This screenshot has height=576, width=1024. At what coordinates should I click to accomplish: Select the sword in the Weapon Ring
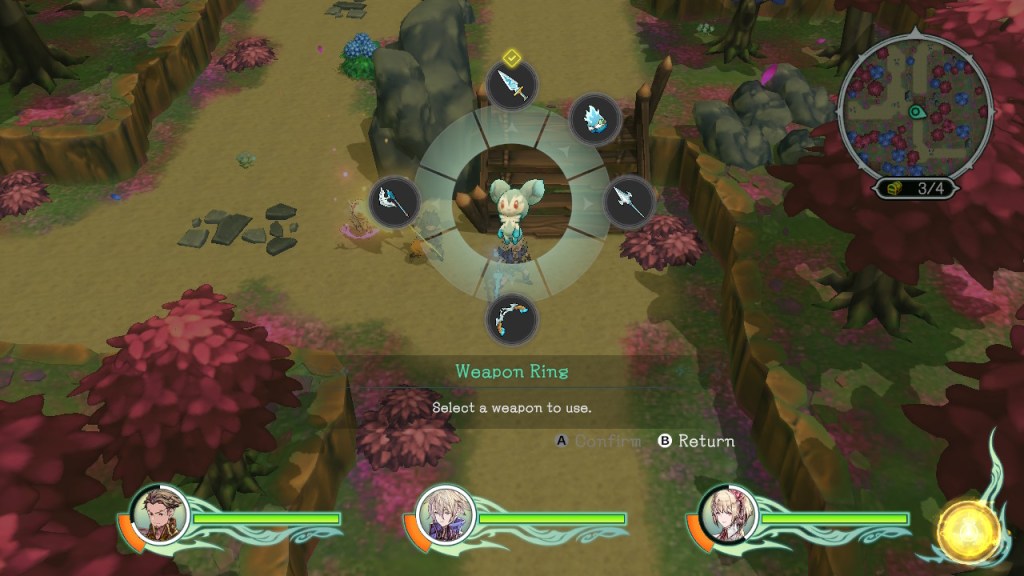point(511,87)
